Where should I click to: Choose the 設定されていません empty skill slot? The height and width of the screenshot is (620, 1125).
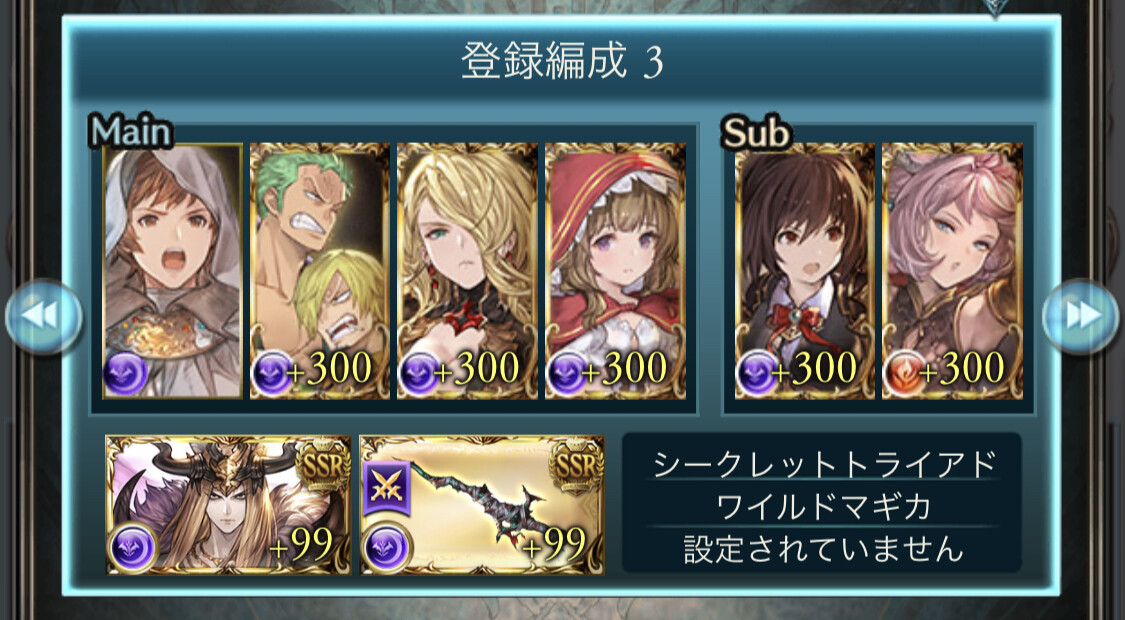click(x=822, y=548)
